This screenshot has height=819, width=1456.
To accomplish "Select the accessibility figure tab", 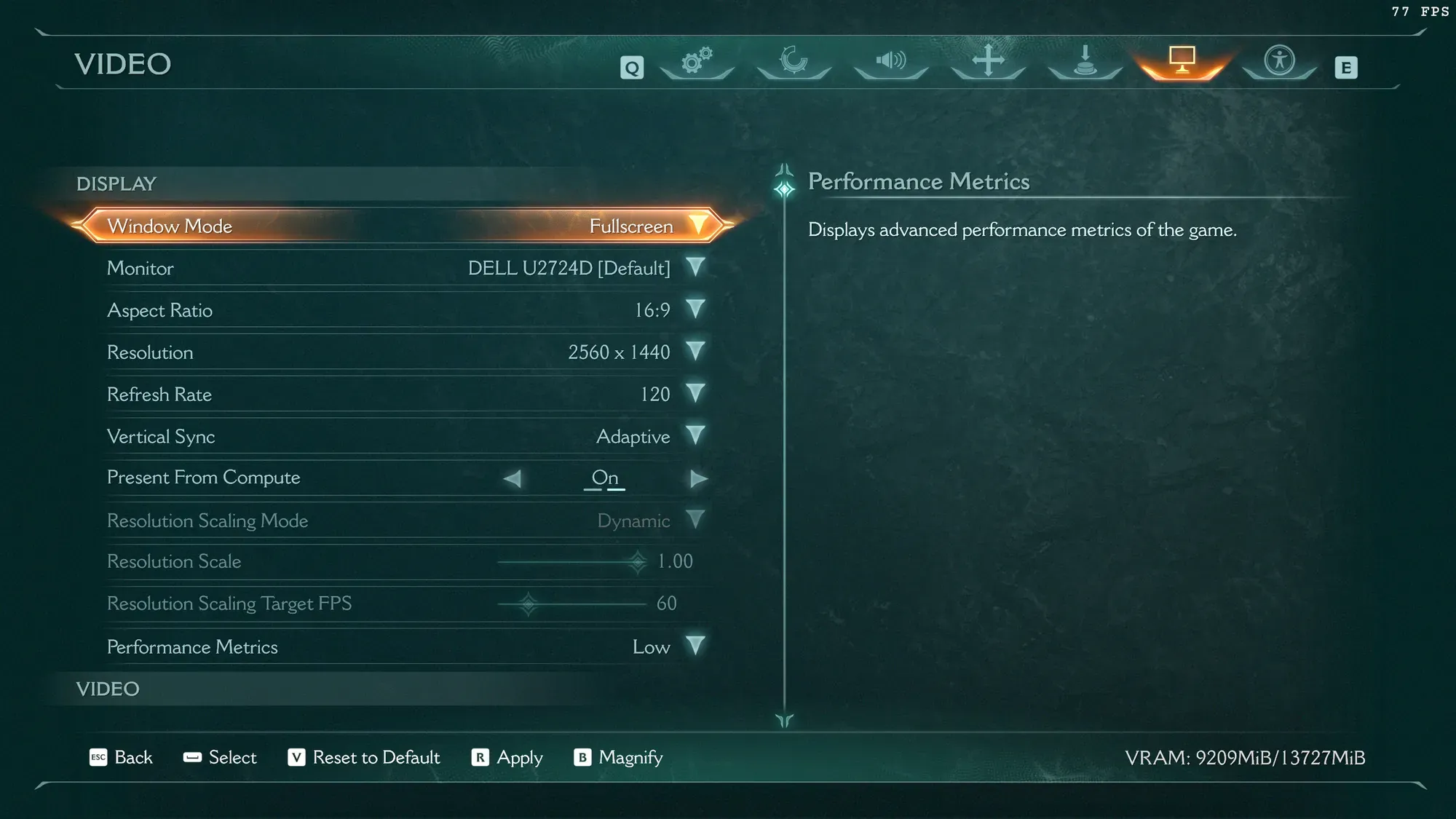I will pyautogui.click(x=1279, y=60).
